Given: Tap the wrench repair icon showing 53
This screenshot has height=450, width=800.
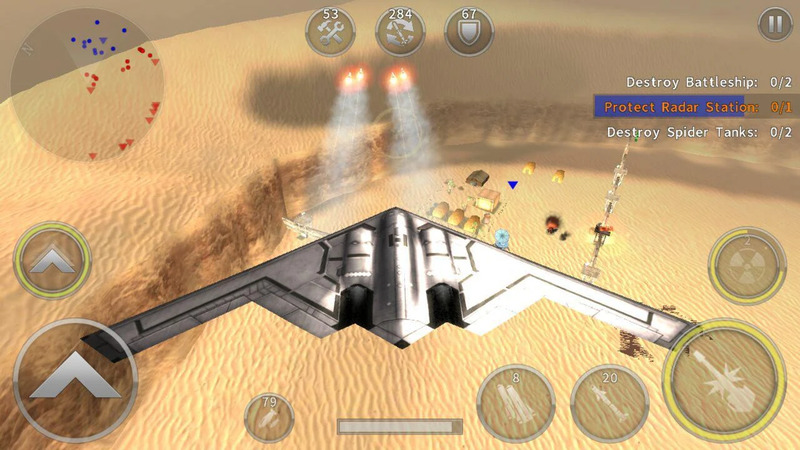Looking at the screenshot, I should [331, 32].
